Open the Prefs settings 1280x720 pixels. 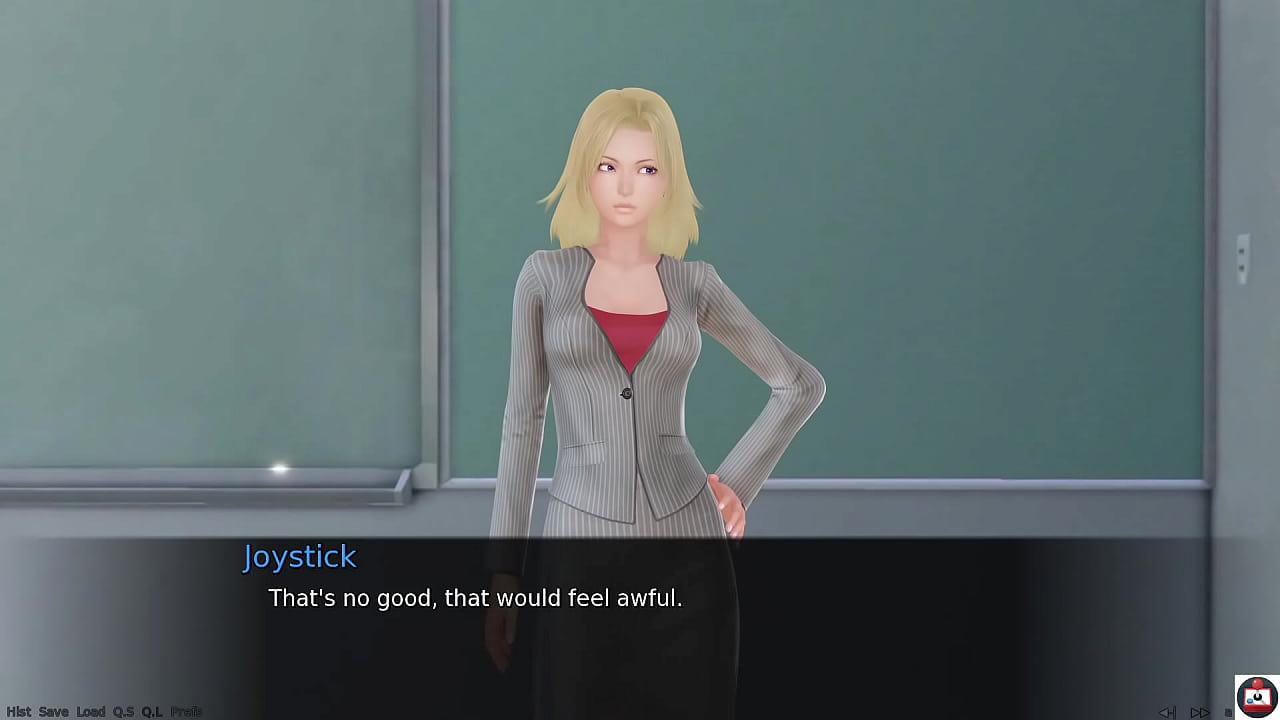[x=186, y=712]
